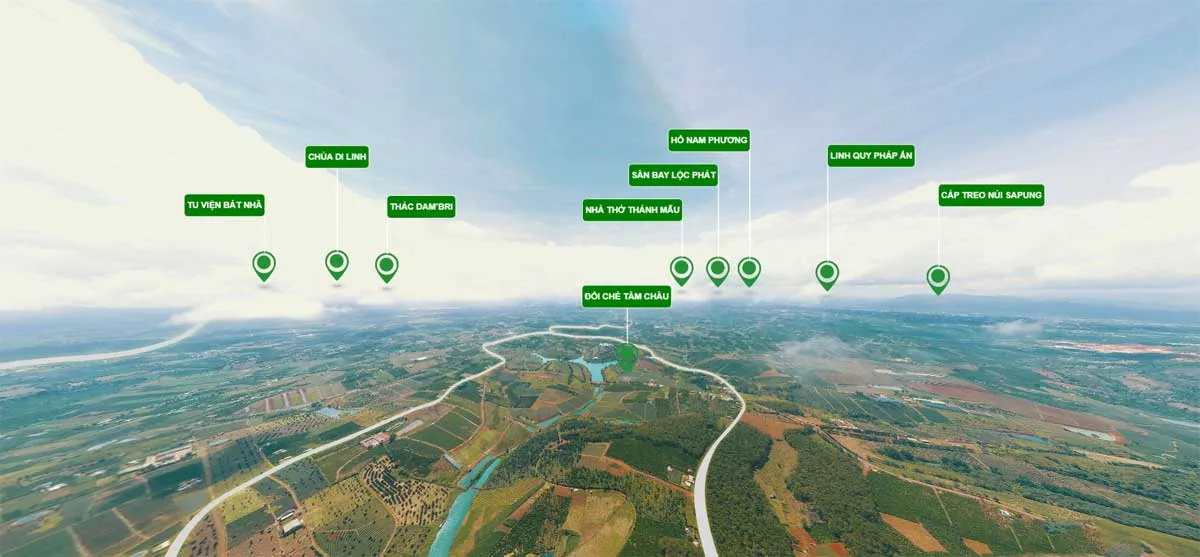This screenshot has height=557, width=1200.
Task: Open the Cáp Treo Núi Sapung label
Action: 991,195
